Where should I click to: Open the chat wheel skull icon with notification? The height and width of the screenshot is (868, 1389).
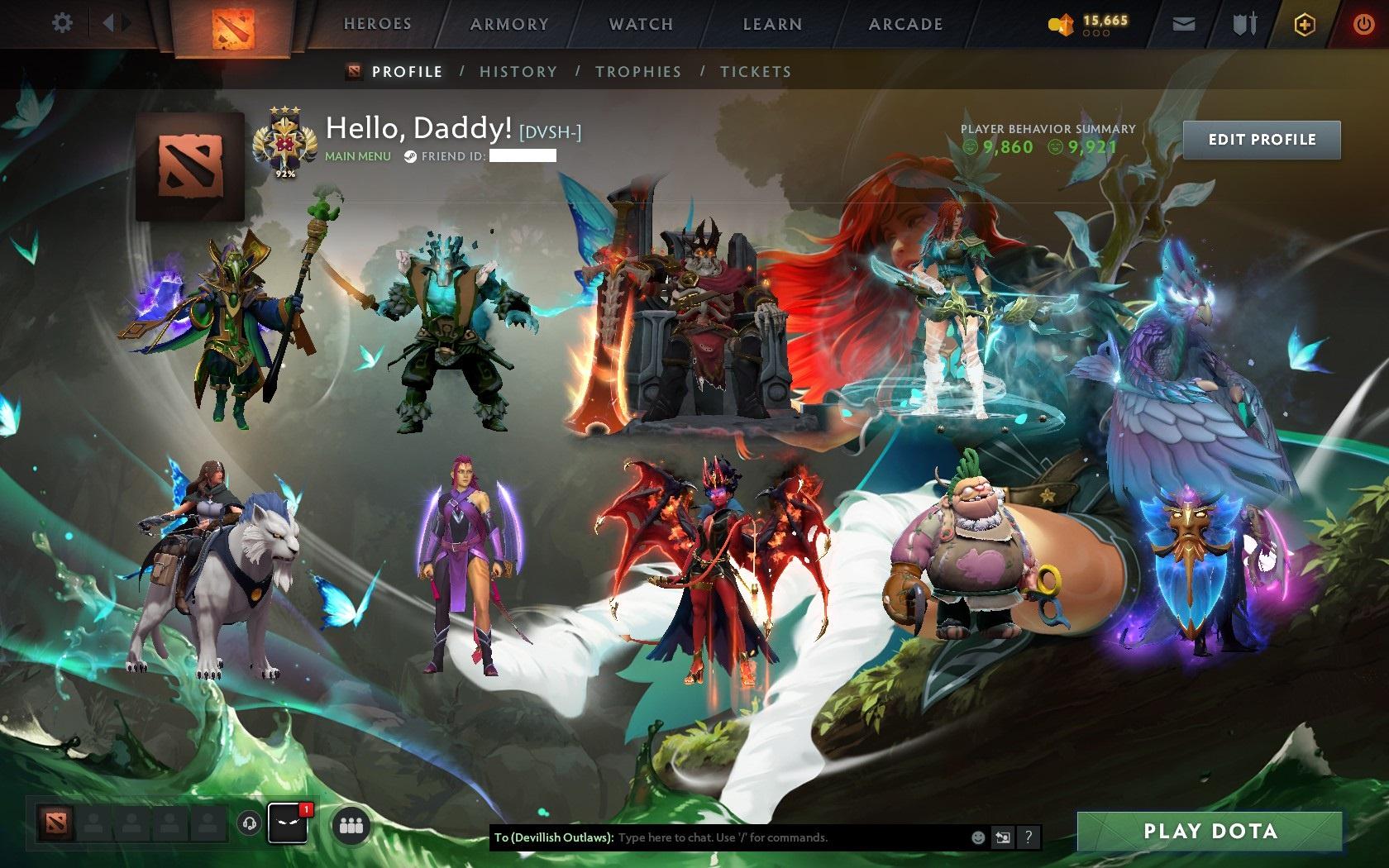coord(288,824)
